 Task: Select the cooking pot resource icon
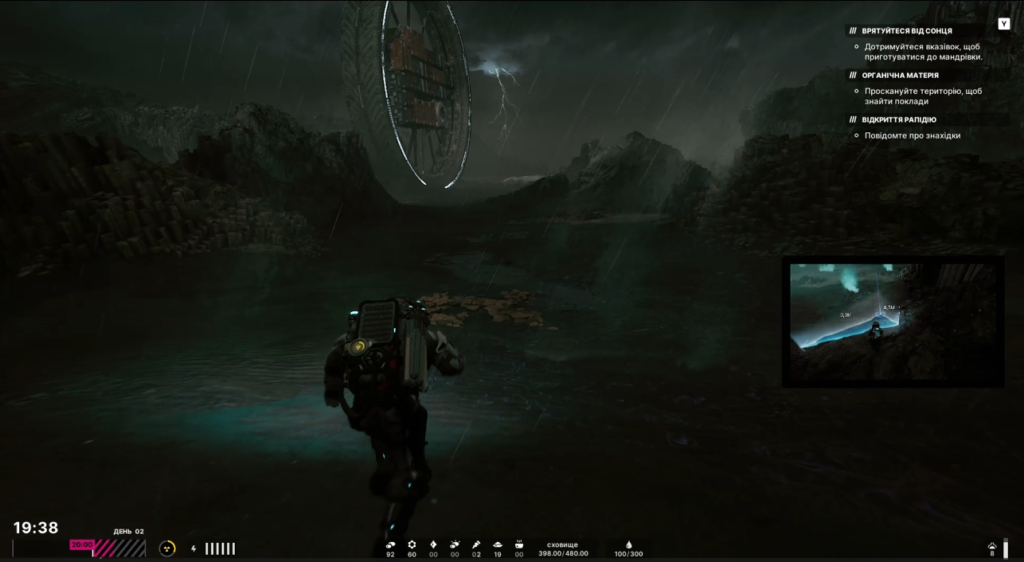point(519,544)
